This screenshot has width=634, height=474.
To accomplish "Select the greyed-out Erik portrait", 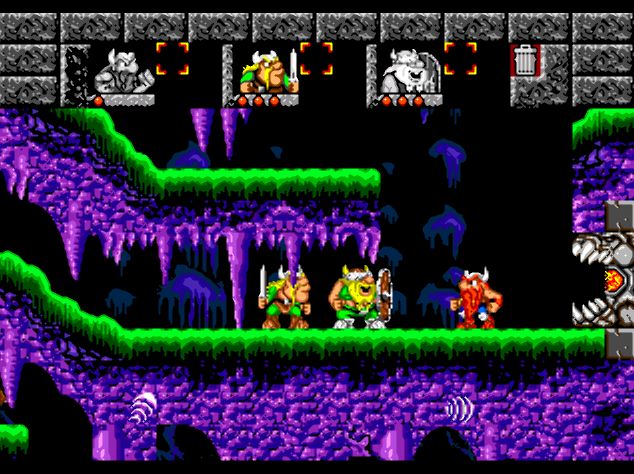I will [119, 71].
